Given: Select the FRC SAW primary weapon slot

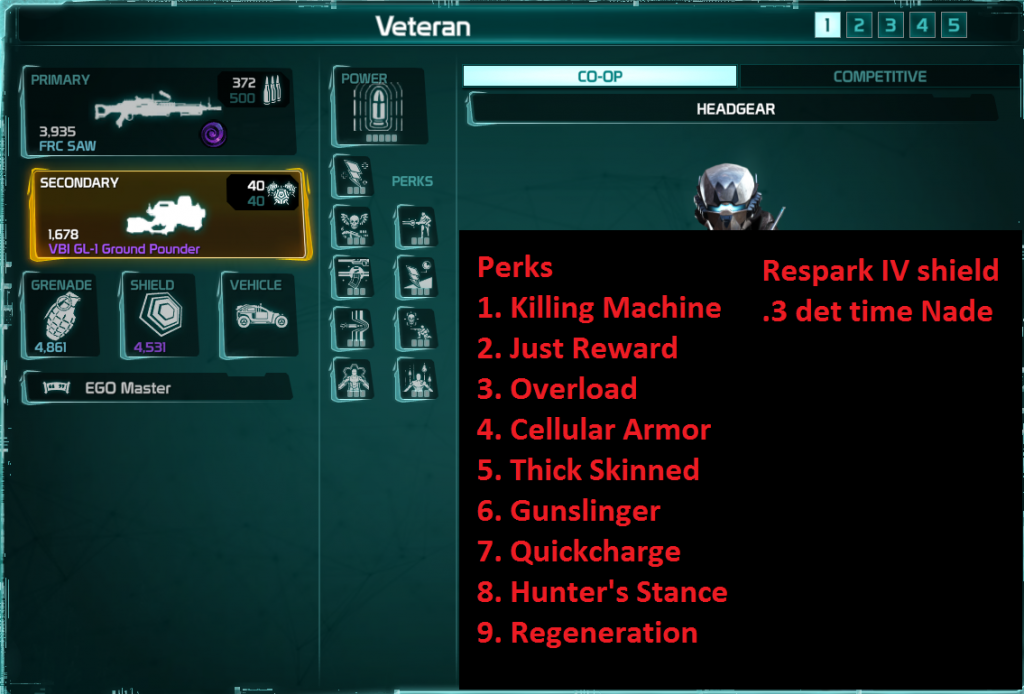Looking at the screenshot, I should tap(160, 112).
